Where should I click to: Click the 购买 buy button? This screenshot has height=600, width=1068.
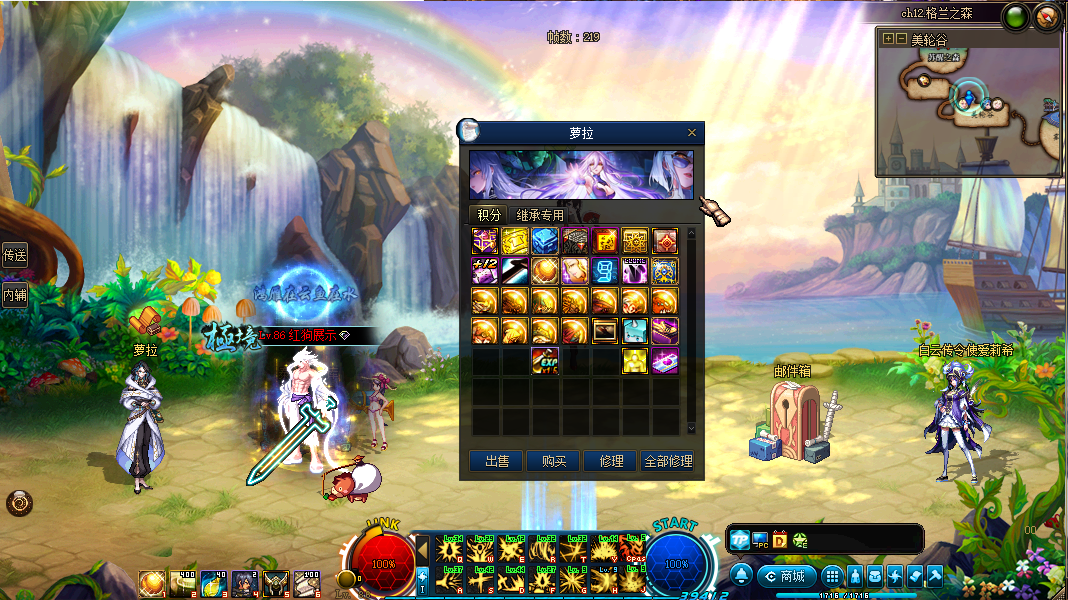pyautogui.click(x=554, y=461)
